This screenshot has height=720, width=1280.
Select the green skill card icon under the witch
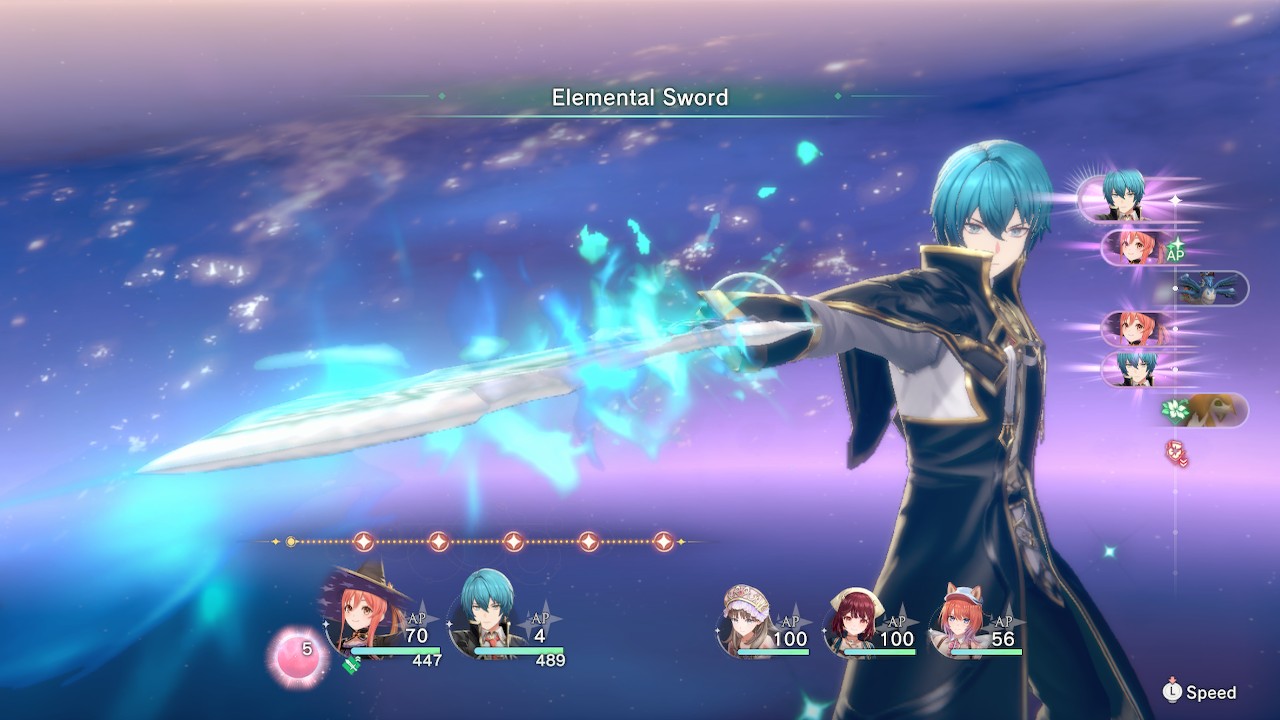click(350, 665)
